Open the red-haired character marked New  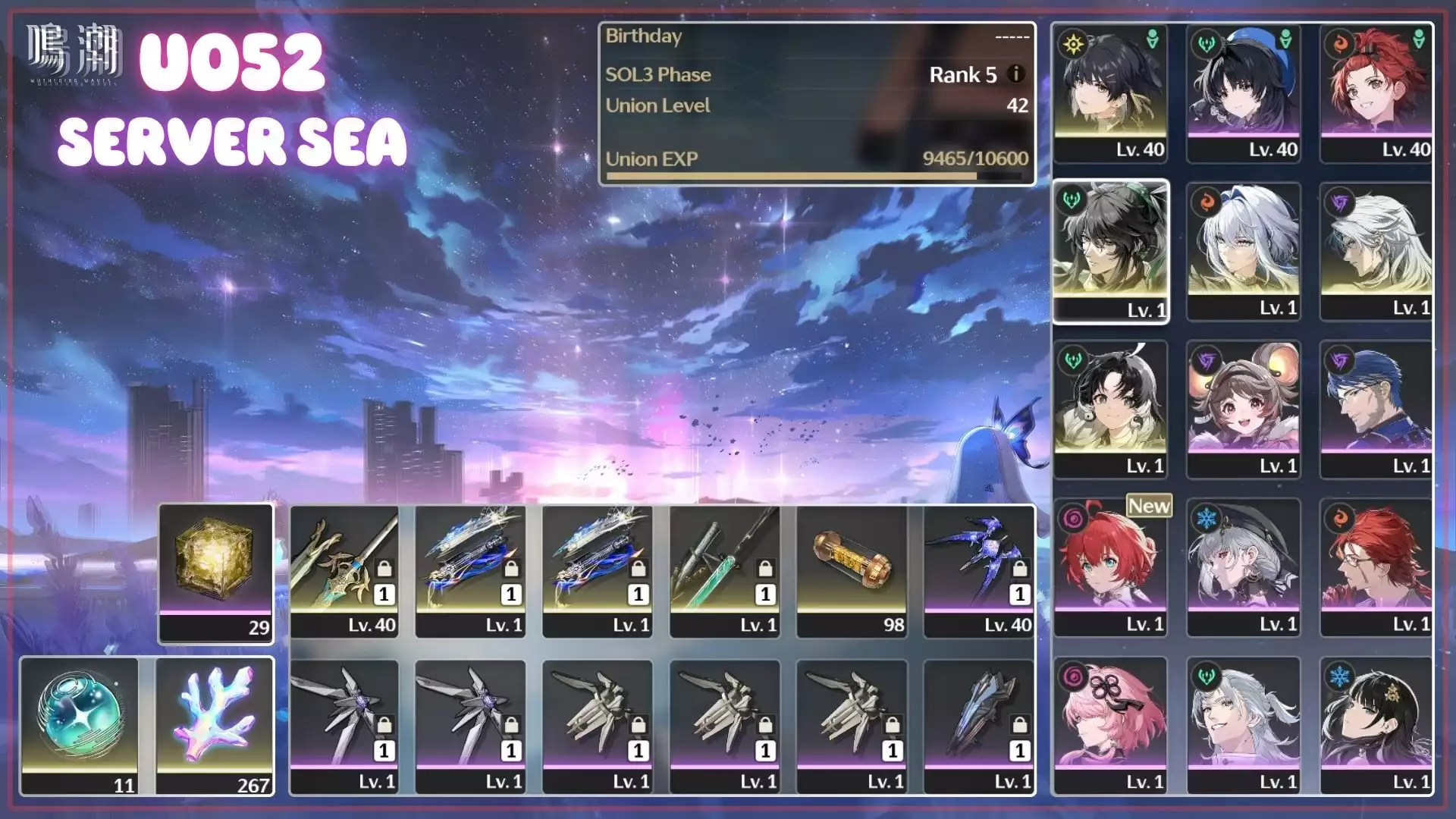coord(1110,566)
